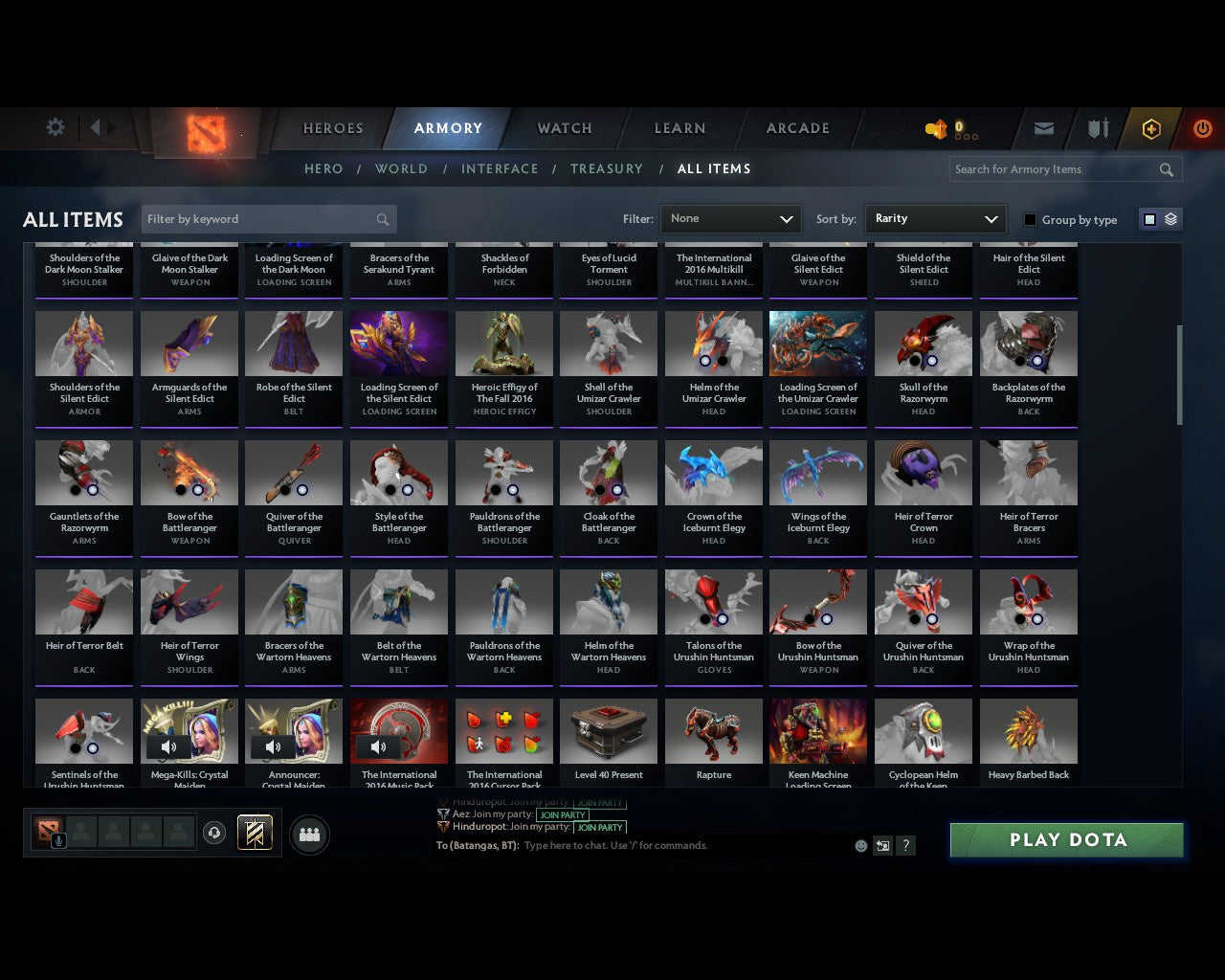Image resolution: width=1225 pixels, height=980 pixels.
Task: Switch to the ARCADE tab
Action: coord(796,127)
